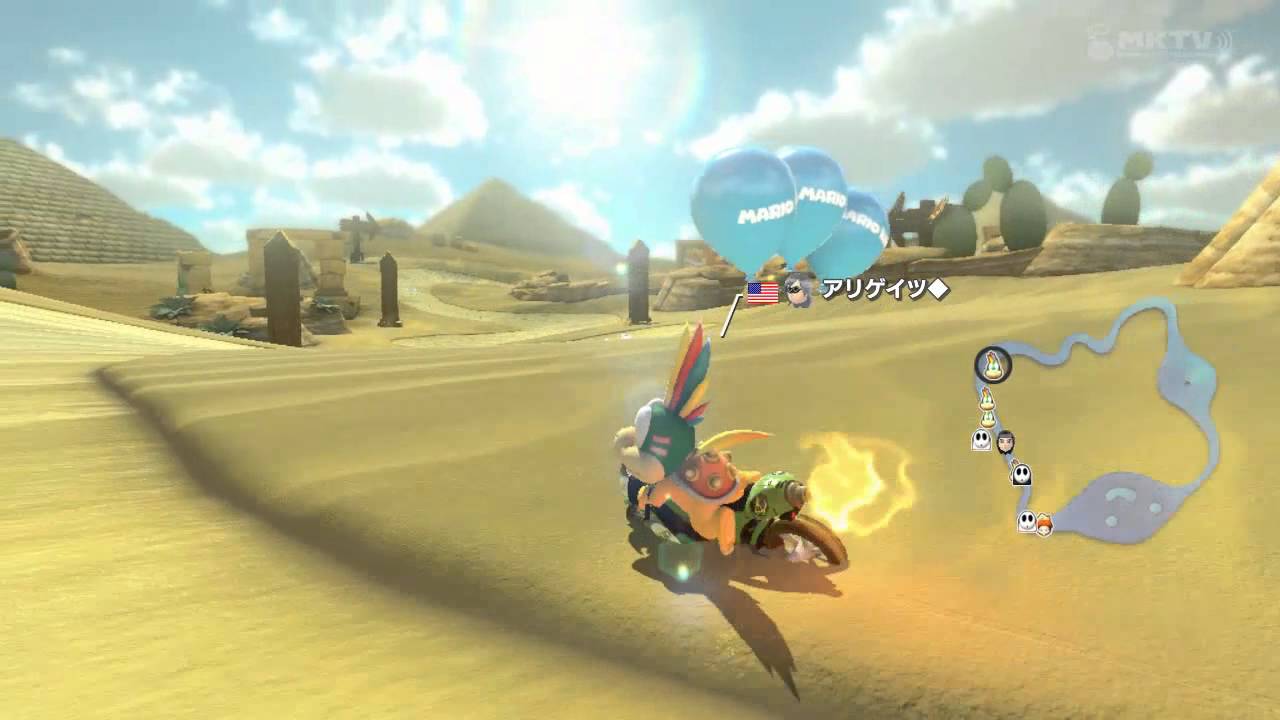Click the third Lakitu icon on the minimap
Viewport: 1280px width, 720px height.
pos(989,417)
